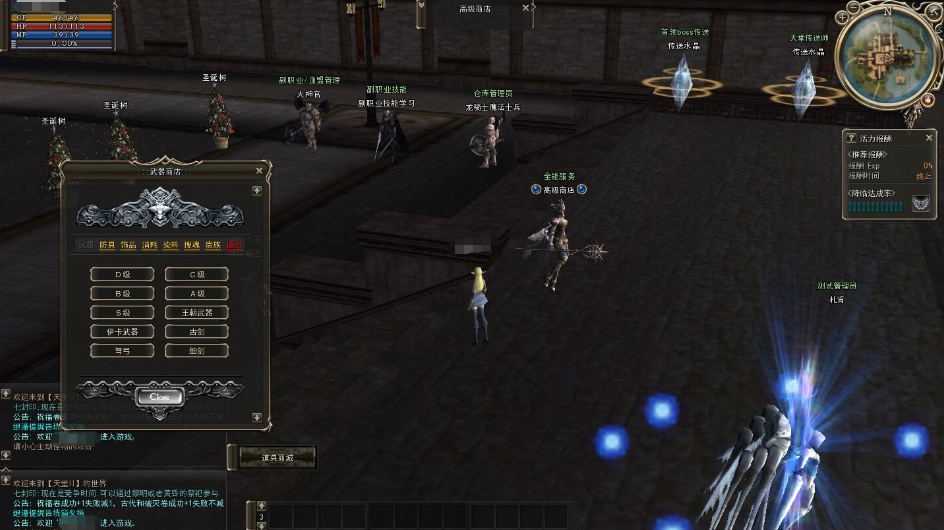Screen dimensions: 944x530
Task: Open the 道具商城 item mall
Action: point(278,457)
